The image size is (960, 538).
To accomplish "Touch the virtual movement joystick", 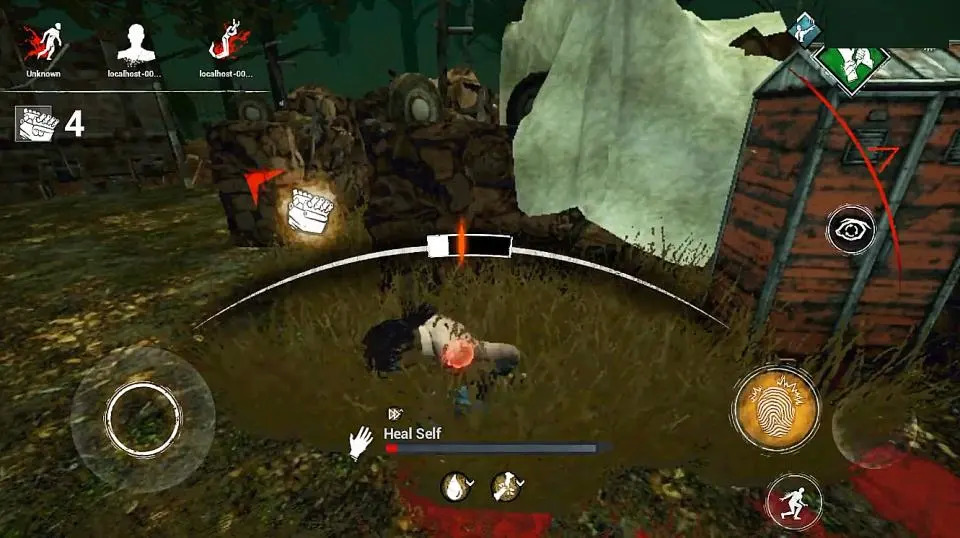I will point(143,417).
